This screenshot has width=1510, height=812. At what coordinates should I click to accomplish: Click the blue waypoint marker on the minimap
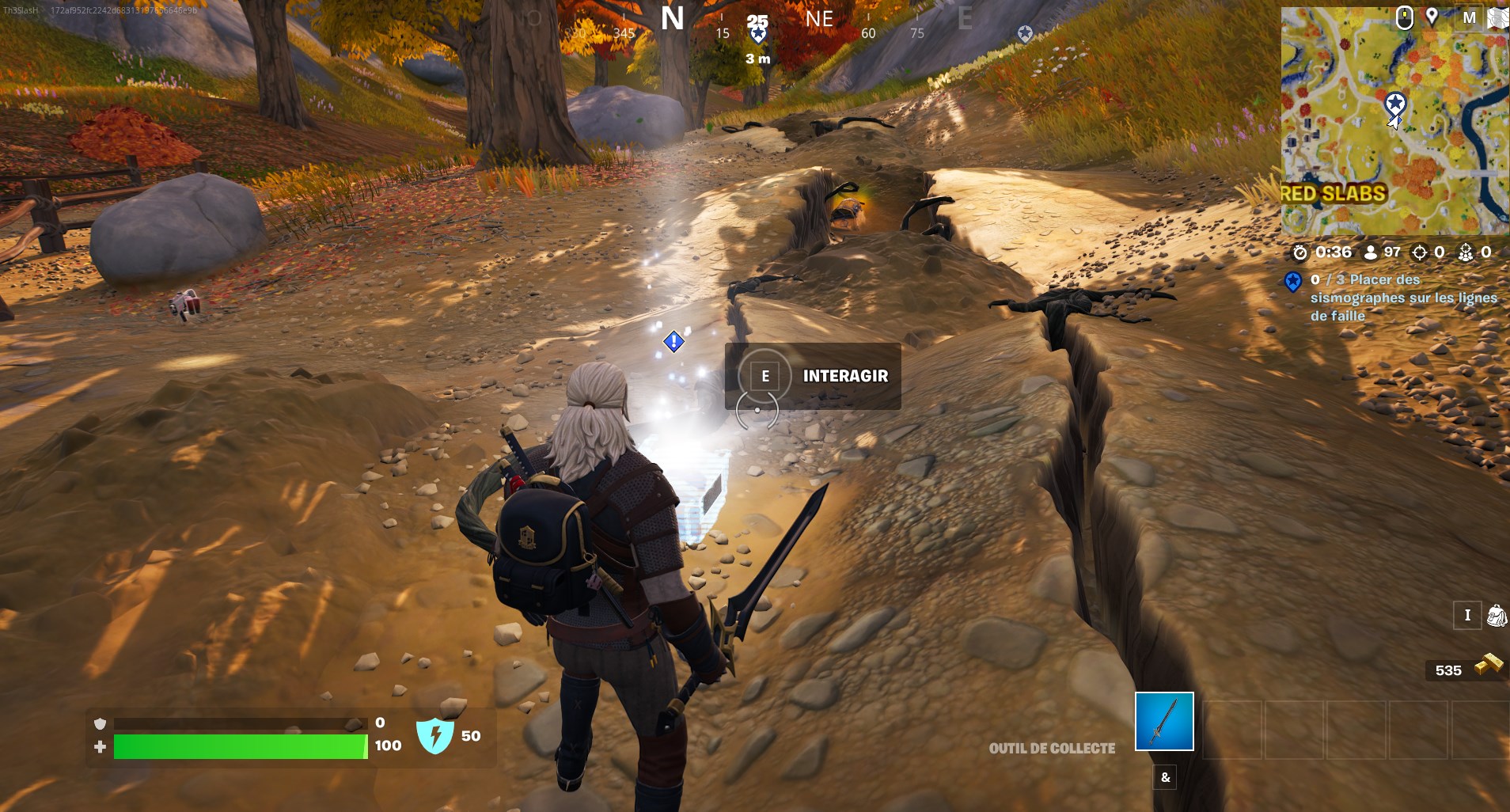point(1398,103)
